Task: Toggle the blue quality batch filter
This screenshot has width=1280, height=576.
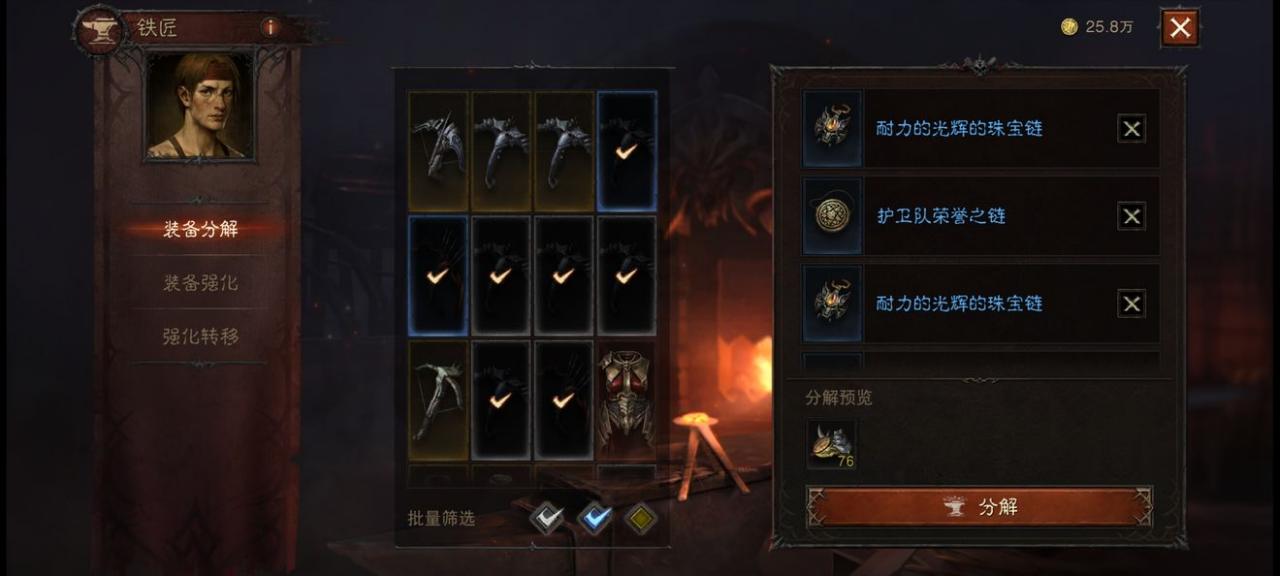Action: (x=595, y=518)
